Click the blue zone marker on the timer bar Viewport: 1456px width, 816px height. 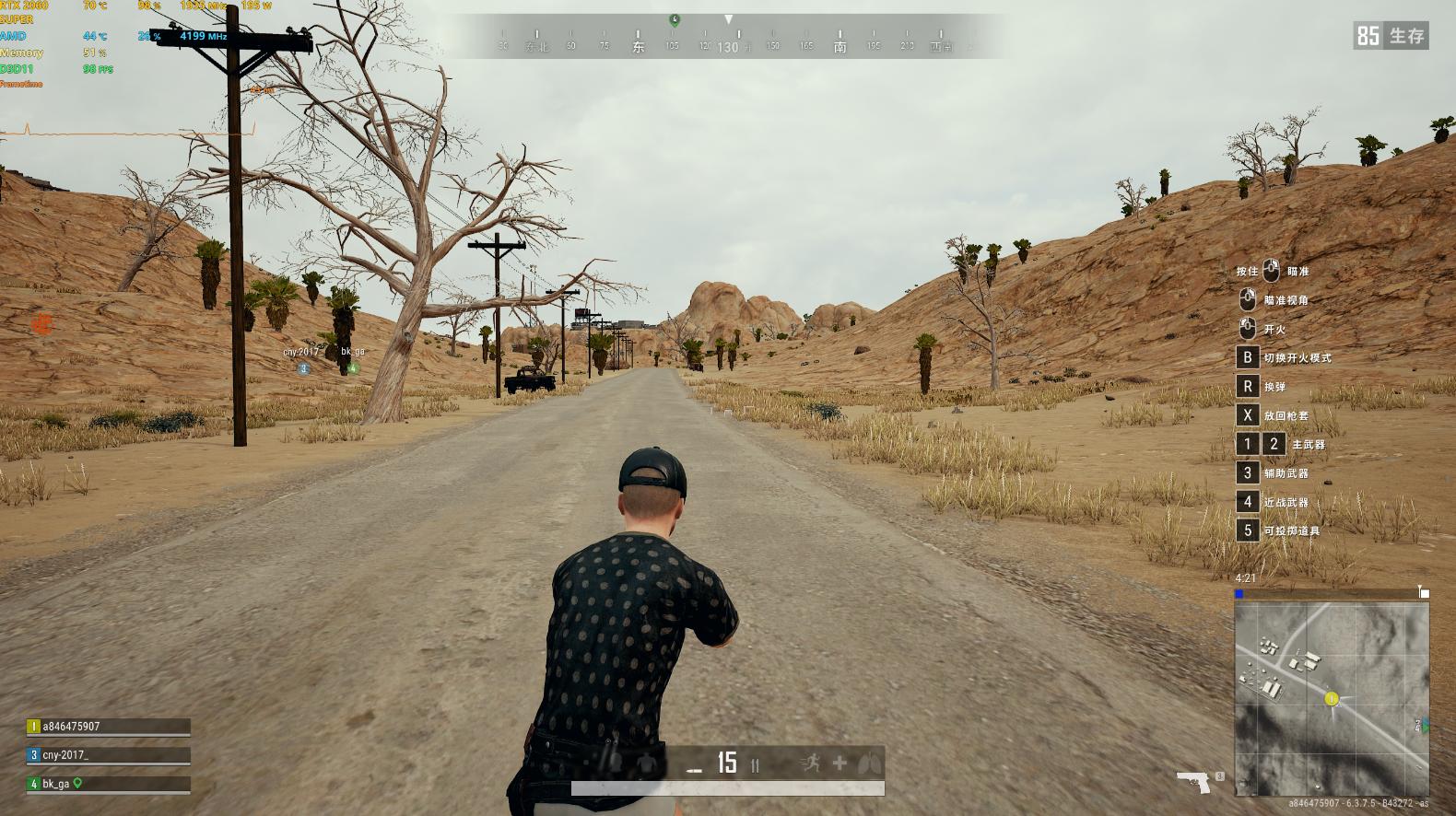(1239, 594)
